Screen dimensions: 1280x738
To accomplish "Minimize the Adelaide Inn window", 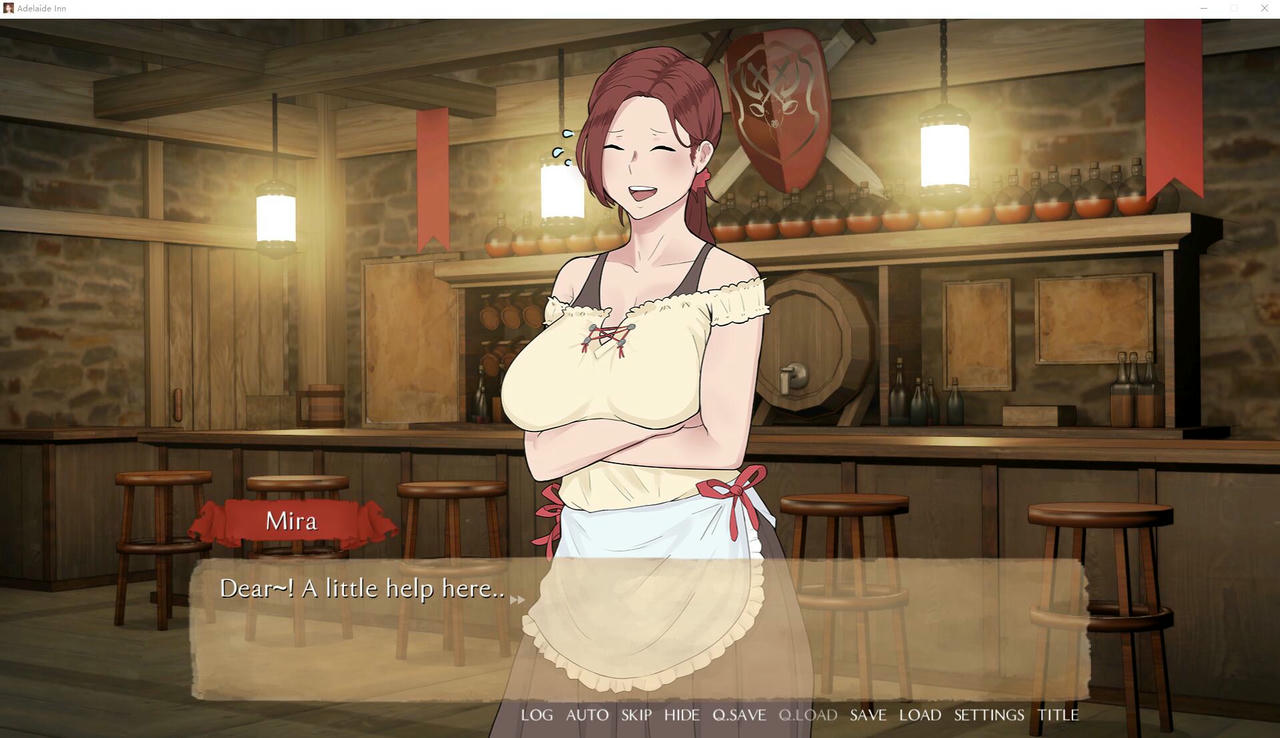I will click(1203, 8).
